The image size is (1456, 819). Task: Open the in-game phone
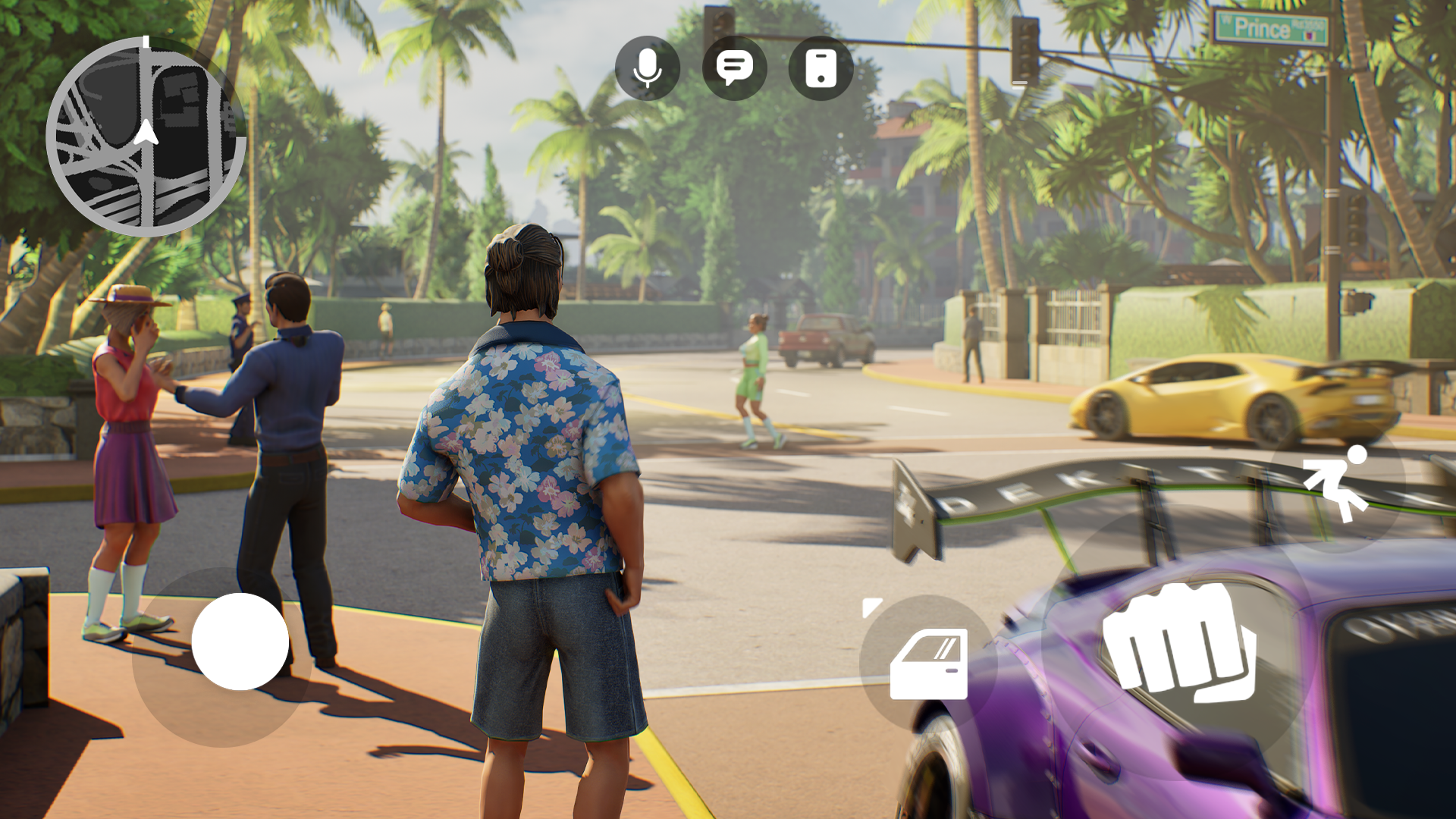click(x=821, y=68)
